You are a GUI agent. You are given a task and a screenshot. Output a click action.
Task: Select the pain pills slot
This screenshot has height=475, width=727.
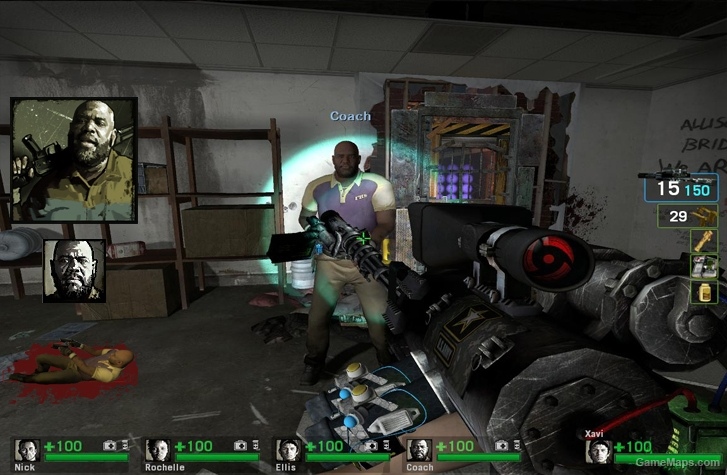pyautogui.click(x=708, y=291)
